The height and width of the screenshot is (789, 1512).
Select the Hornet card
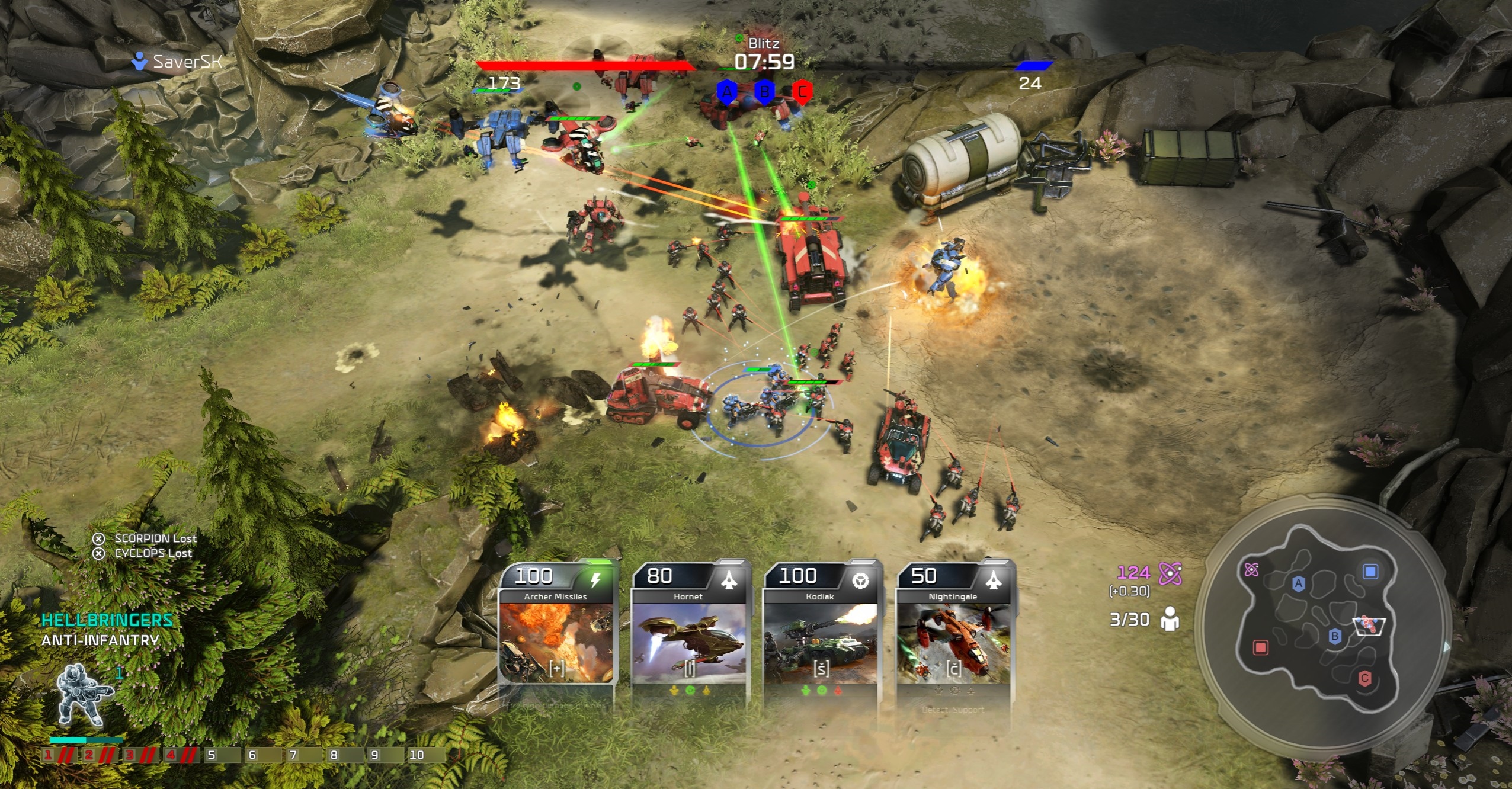tap(688, 634)
